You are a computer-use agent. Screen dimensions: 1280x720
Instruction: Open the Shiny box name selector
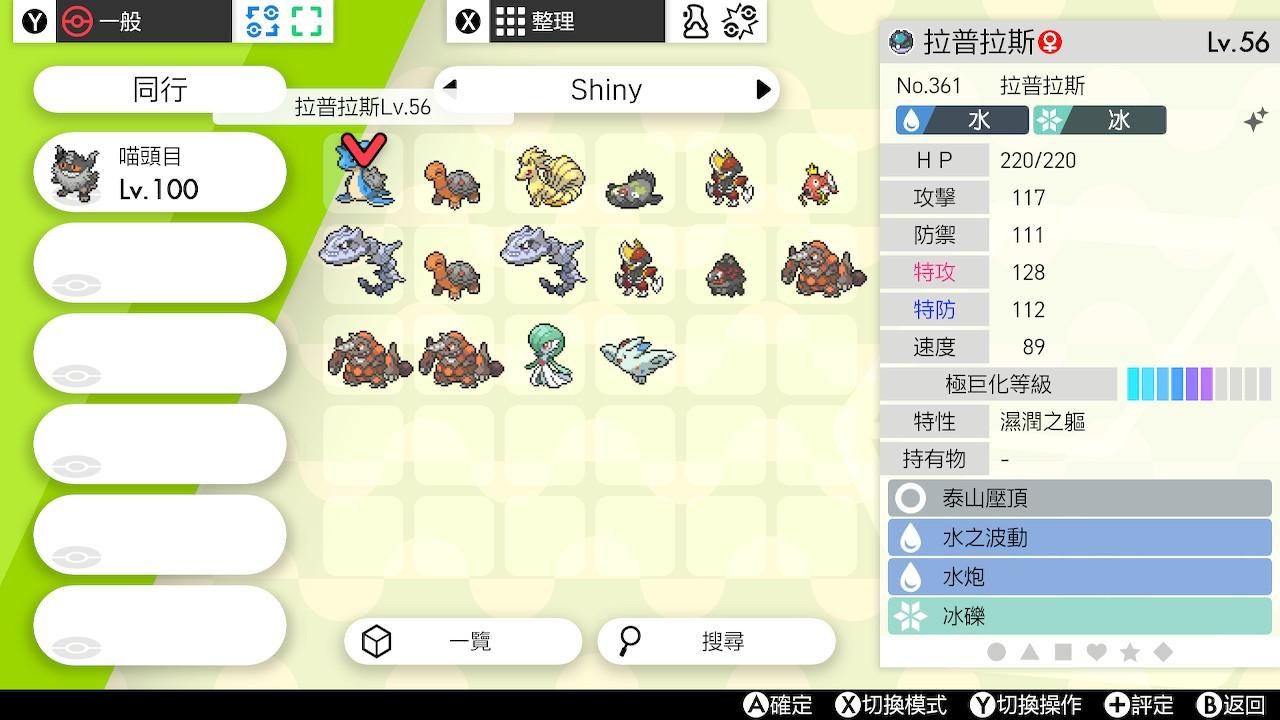pyautogui.click(x=607, y=89)
